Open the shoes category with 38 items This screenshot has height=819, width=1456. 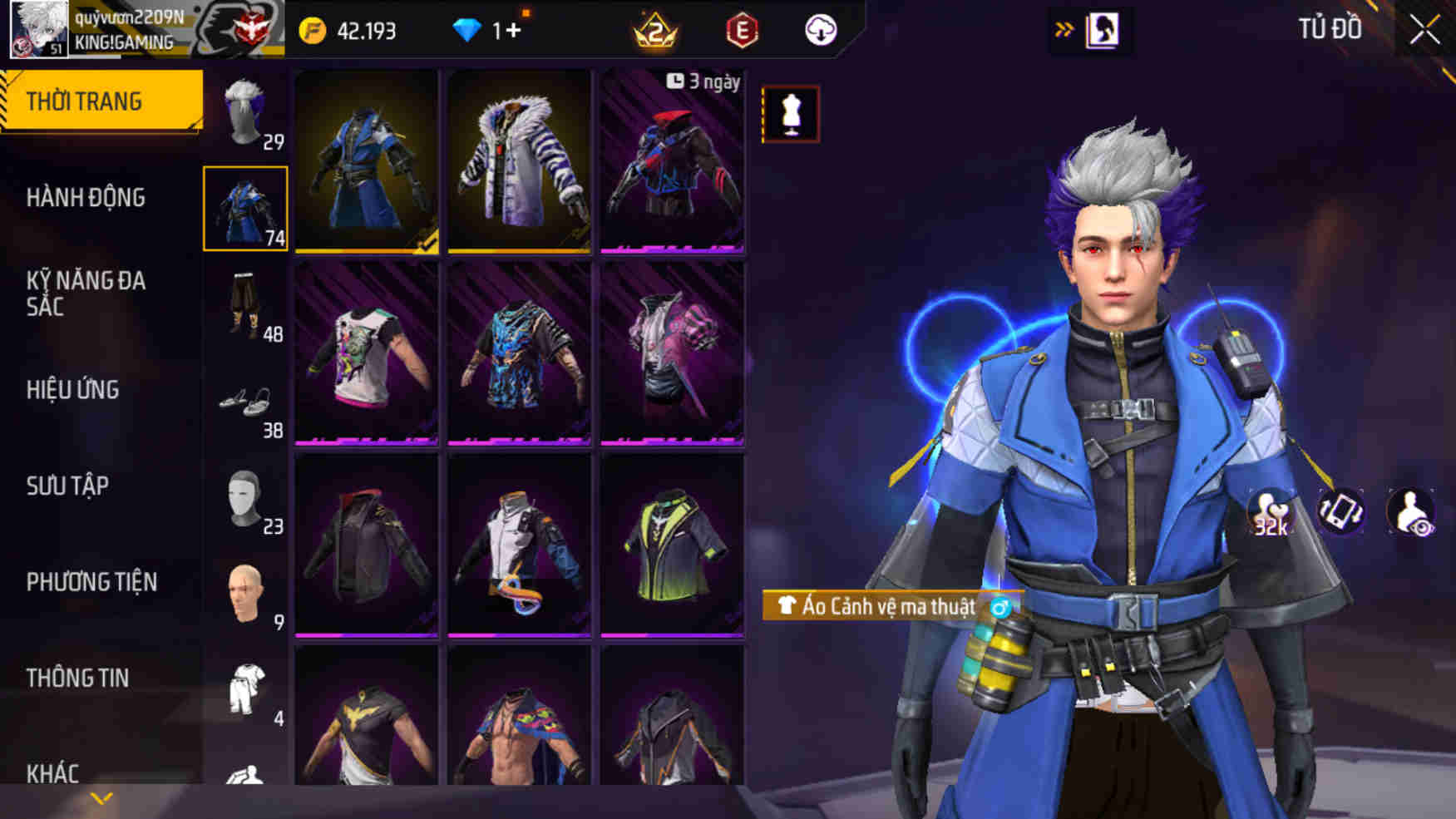(x=246, y=403)
